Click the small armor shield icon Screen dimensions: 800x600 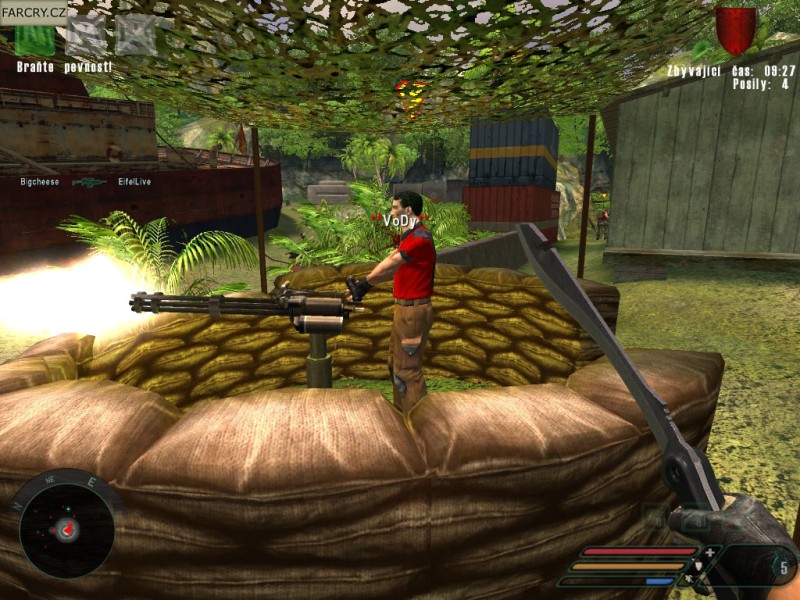(x=699, y=566)
